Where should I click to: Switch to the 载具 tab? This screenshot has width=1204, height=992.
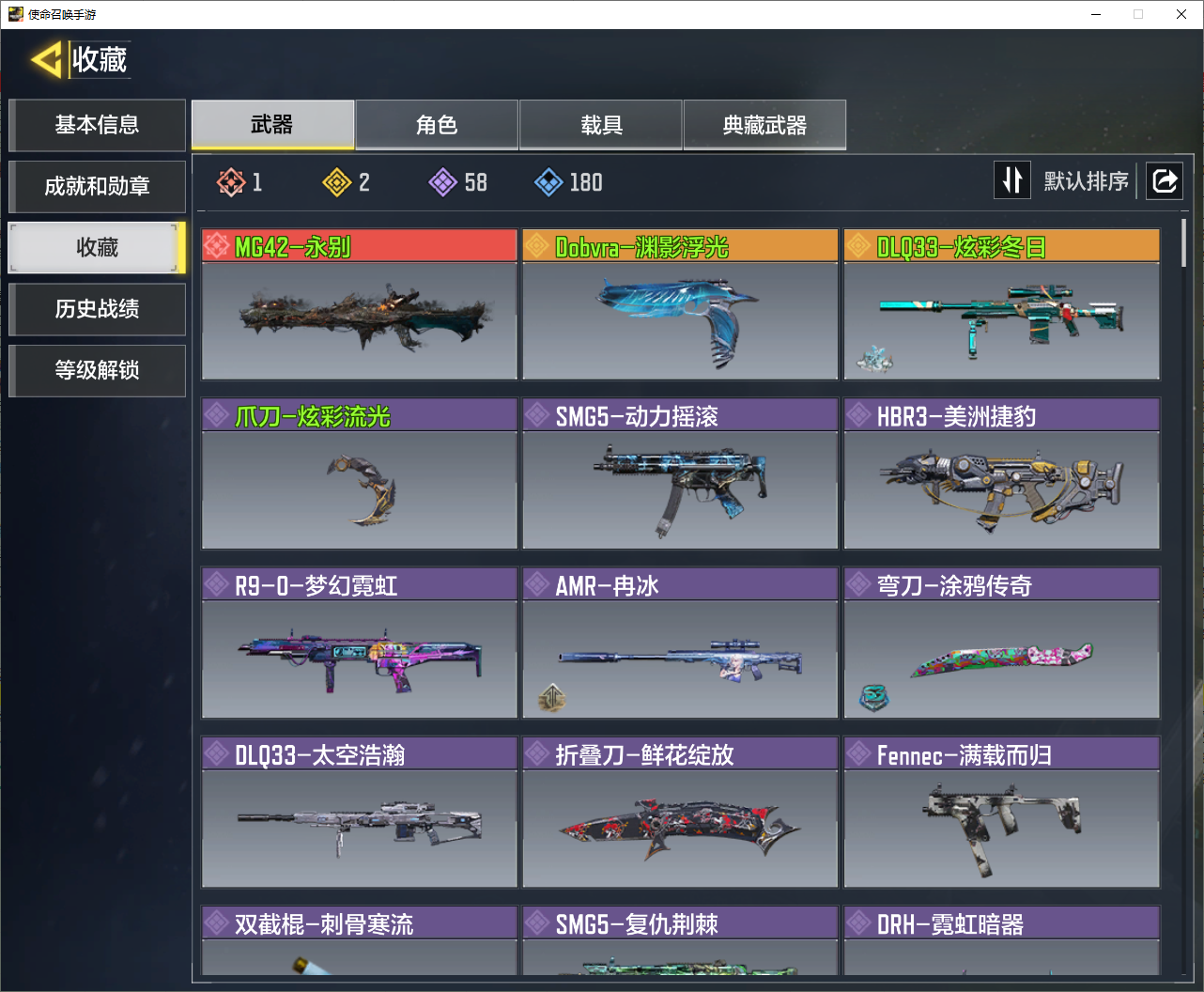click(x=601, y=125)
